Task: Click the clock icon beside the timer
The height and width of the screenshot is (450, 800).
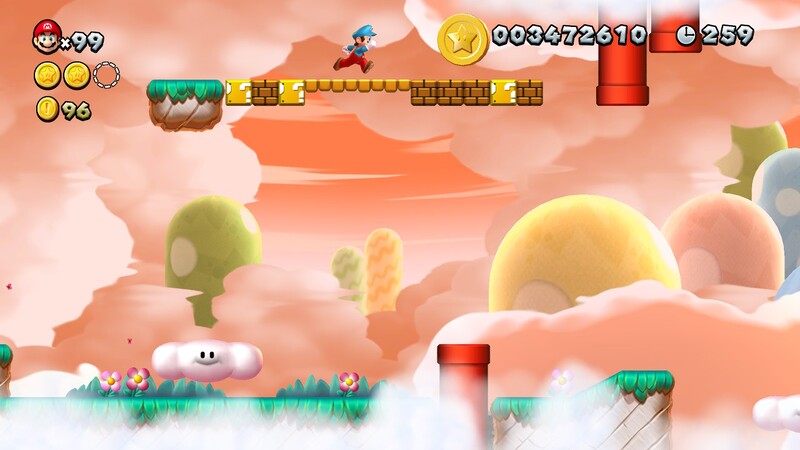Action: [x=686, y=35]
